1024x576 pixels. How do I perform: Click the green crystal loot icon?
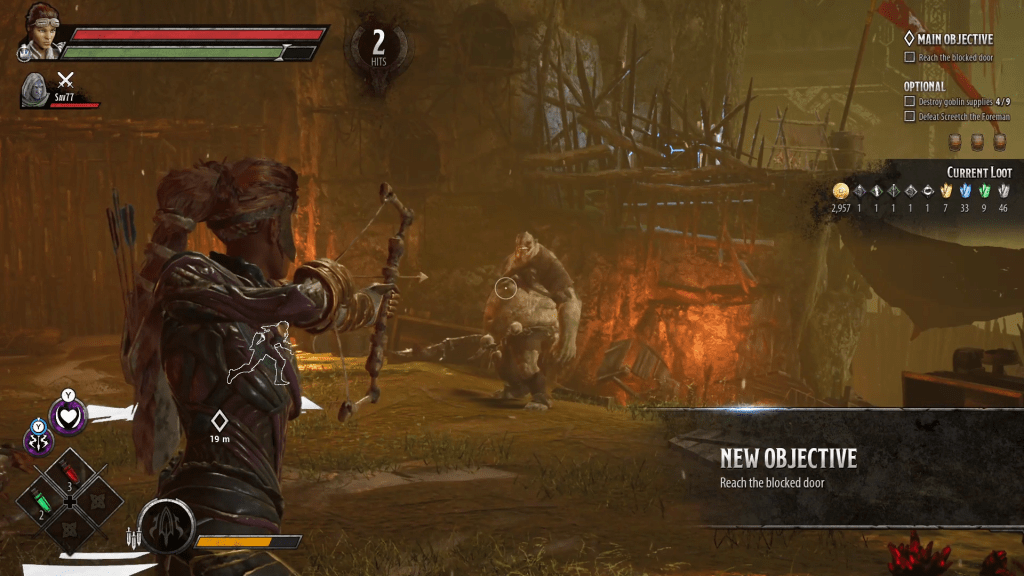984,191
